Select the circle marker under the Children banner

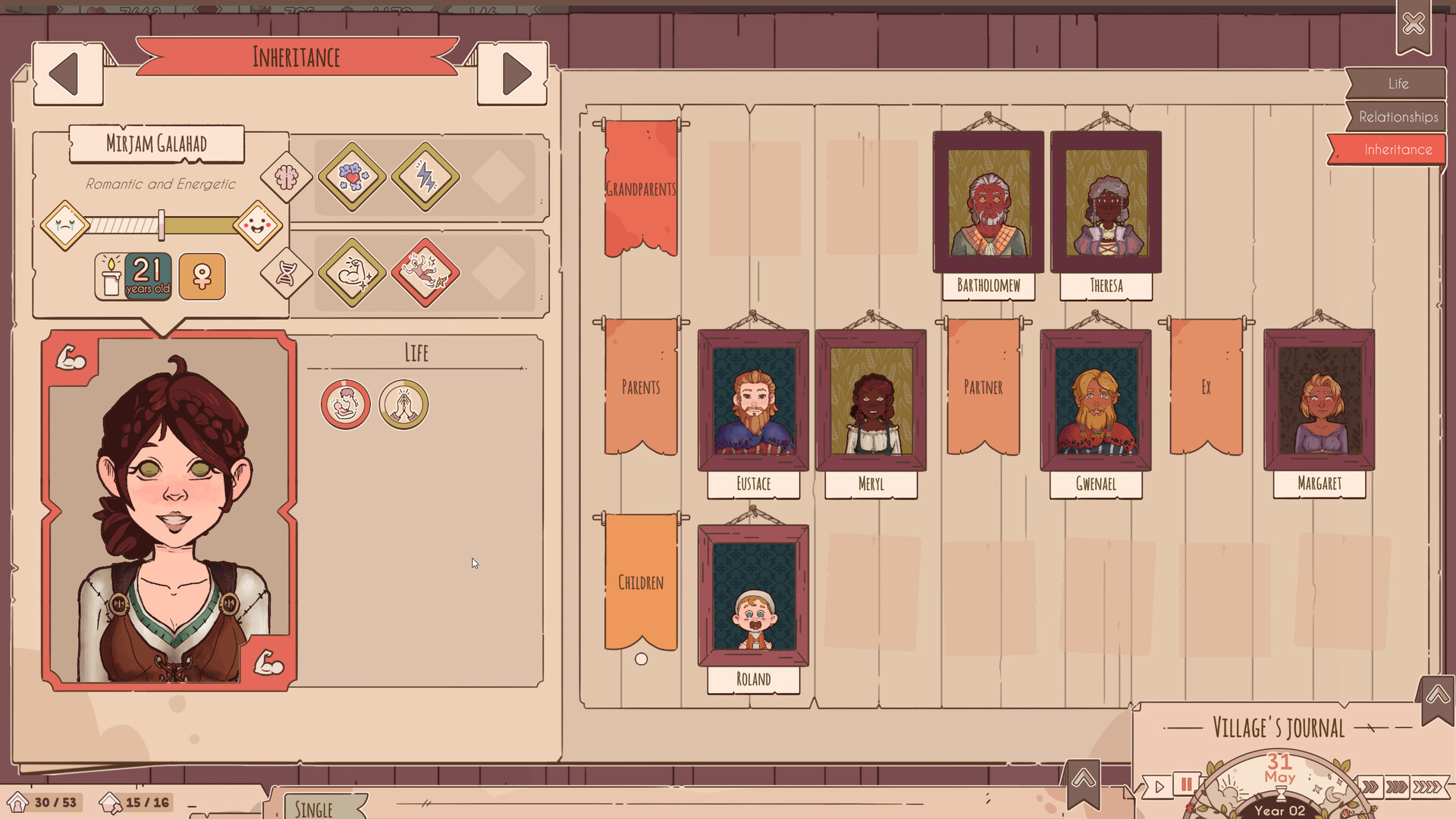[x=642, y=660]
